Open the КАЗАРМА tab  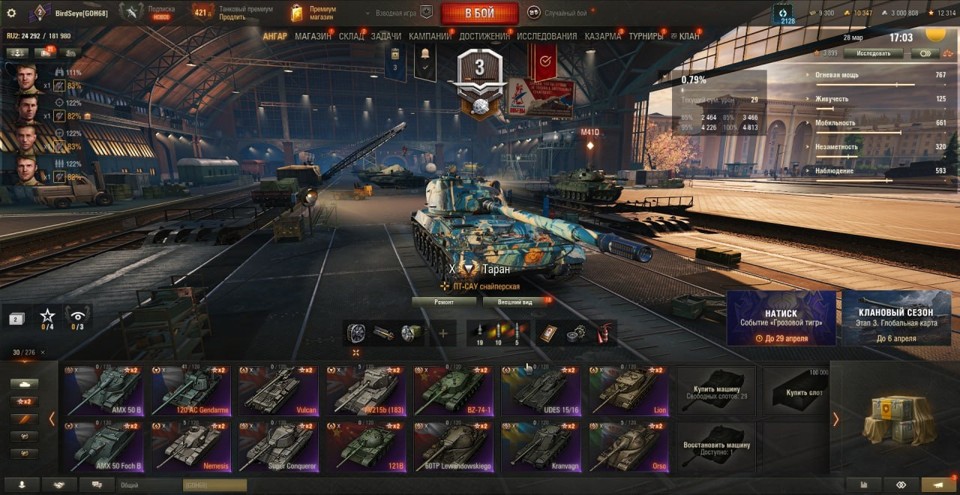click(603, 36)
